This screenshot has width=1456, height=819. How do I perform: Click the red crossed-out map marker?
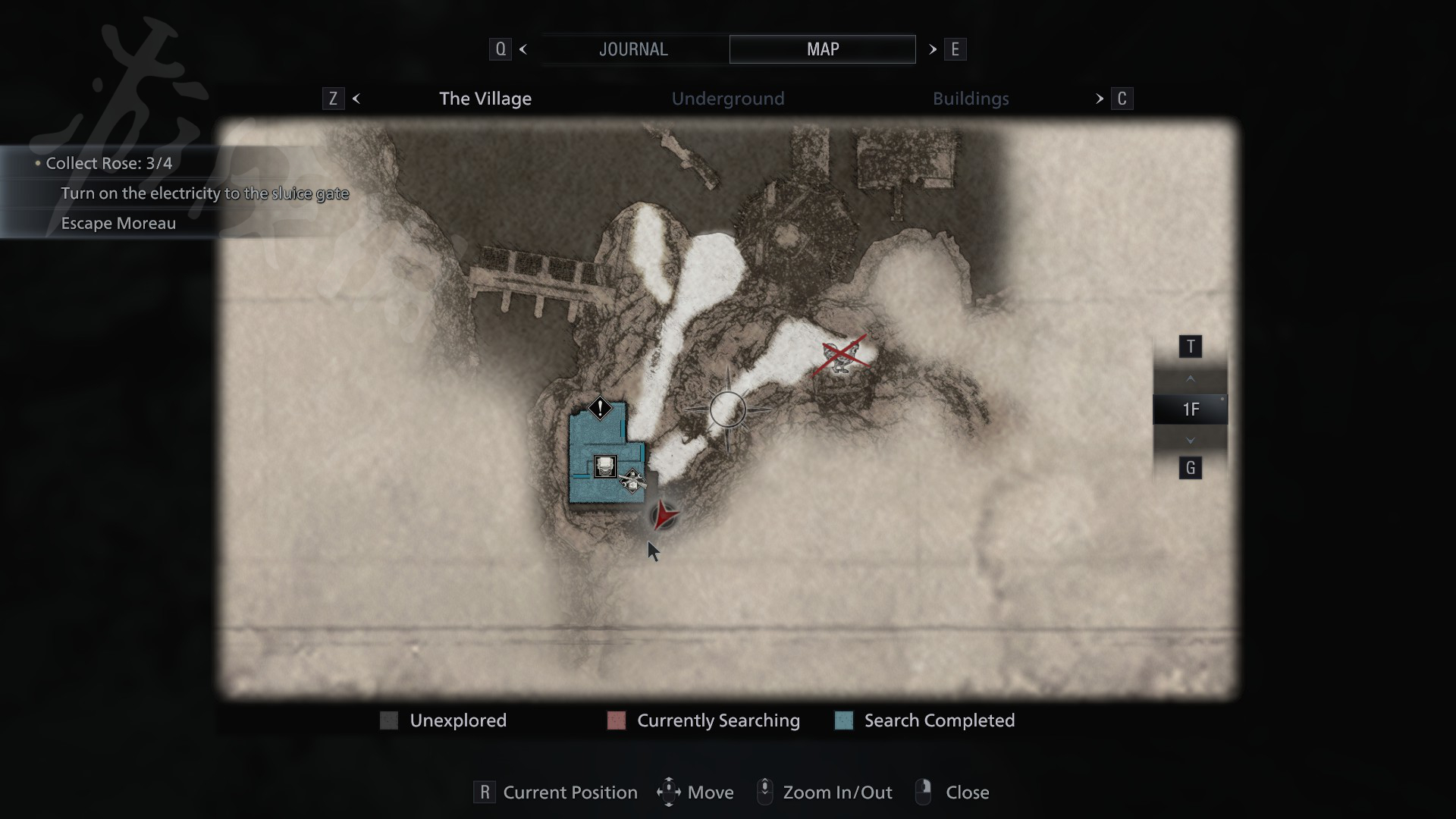(840, 355)
